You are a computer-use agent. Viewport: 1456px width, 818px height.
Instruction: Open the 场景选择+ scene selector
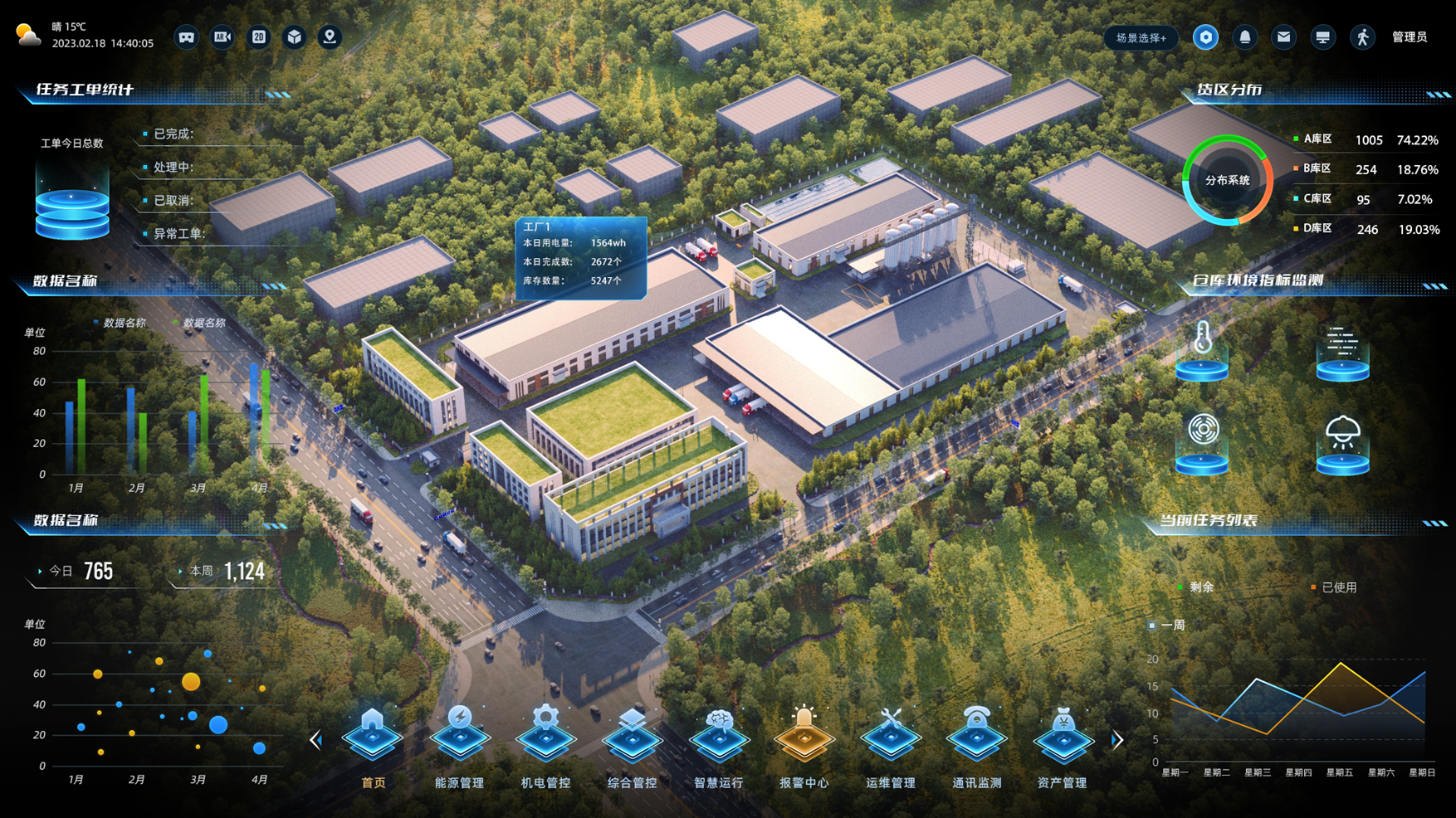[x=1141, y=37]
